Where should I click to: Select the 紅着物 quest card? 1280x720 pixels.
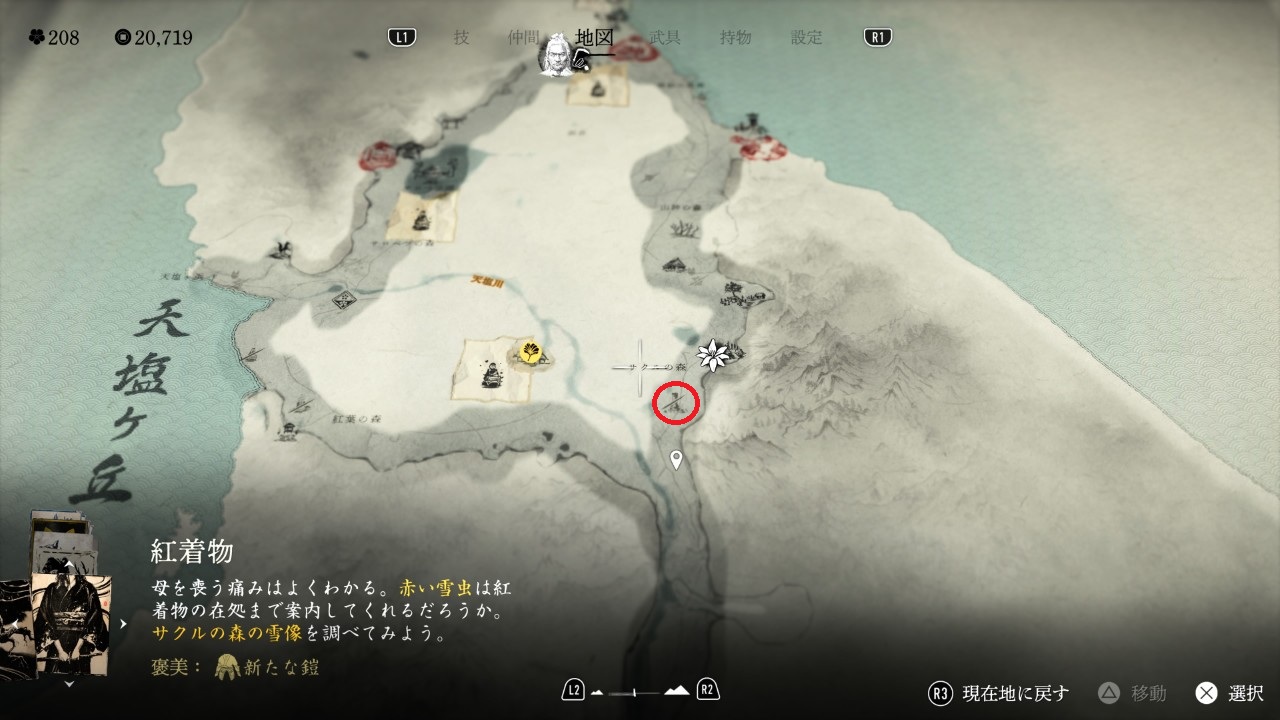tap(70, 622)
